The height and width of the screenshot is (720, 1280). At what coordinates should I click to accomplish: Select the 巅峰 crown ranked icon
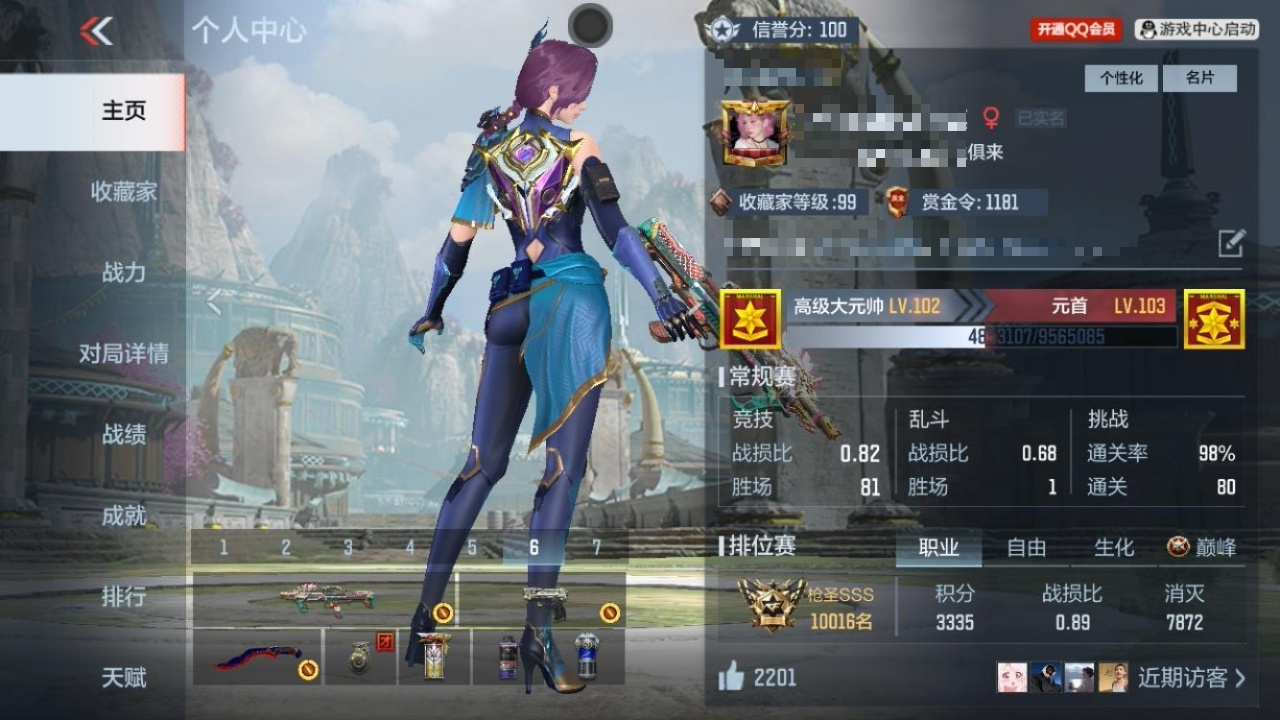point(1180,548)
